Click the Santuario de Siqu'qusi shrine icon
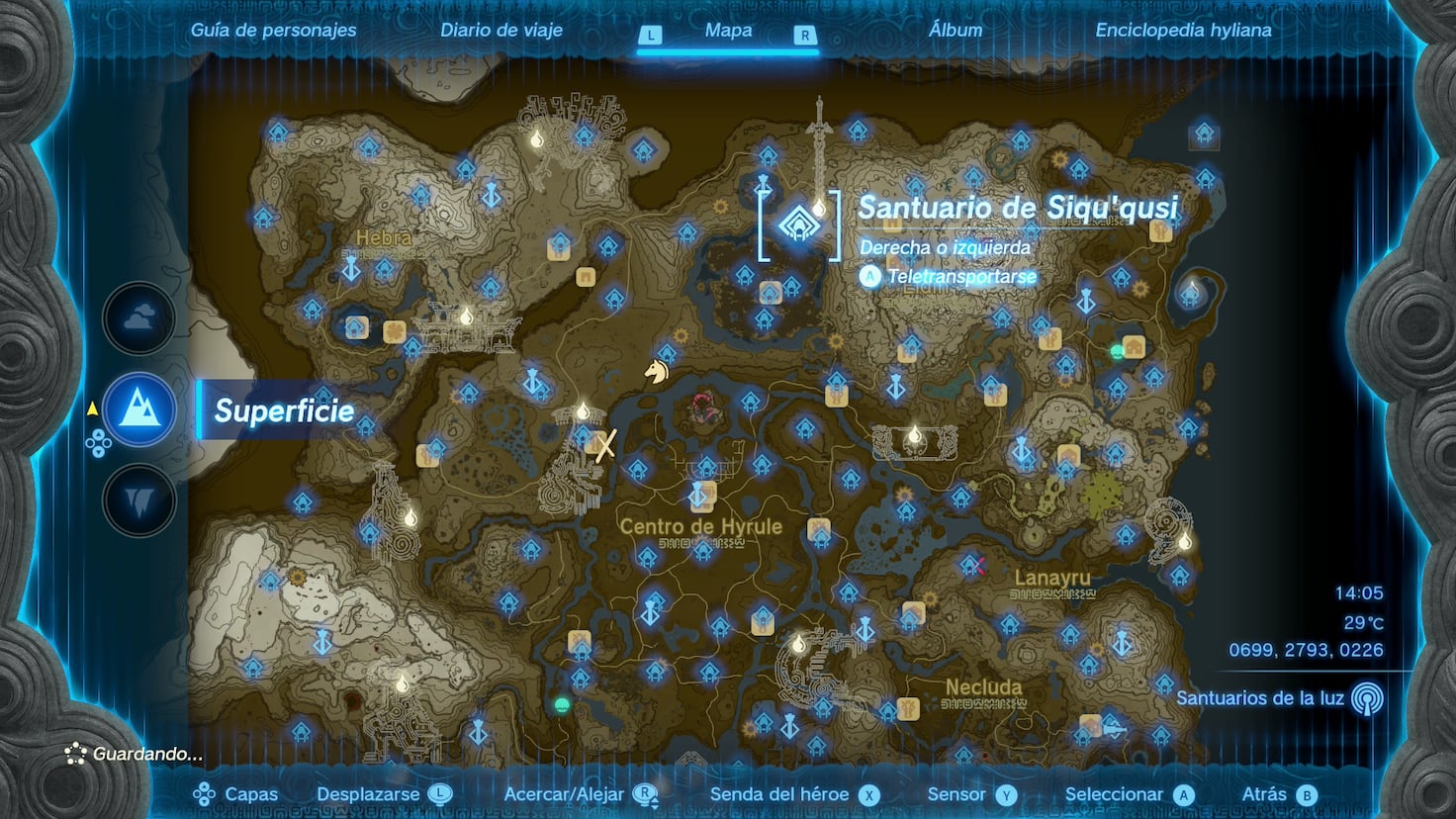Screen dimensions: 1456x819 (x=801, y=226)
